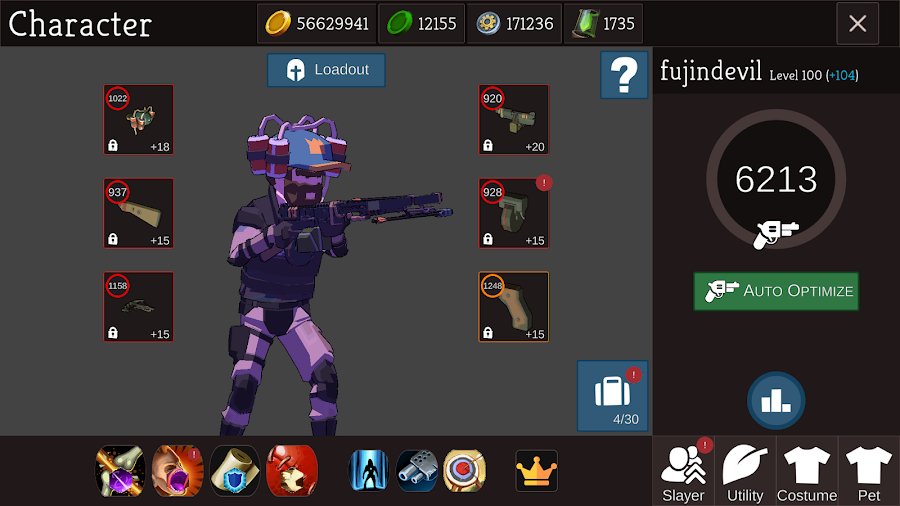Image resolution: width=900 pixels, height=506 pixels.
Task: Select the drum magazine slot rated 928
Action: pos(514,213)
